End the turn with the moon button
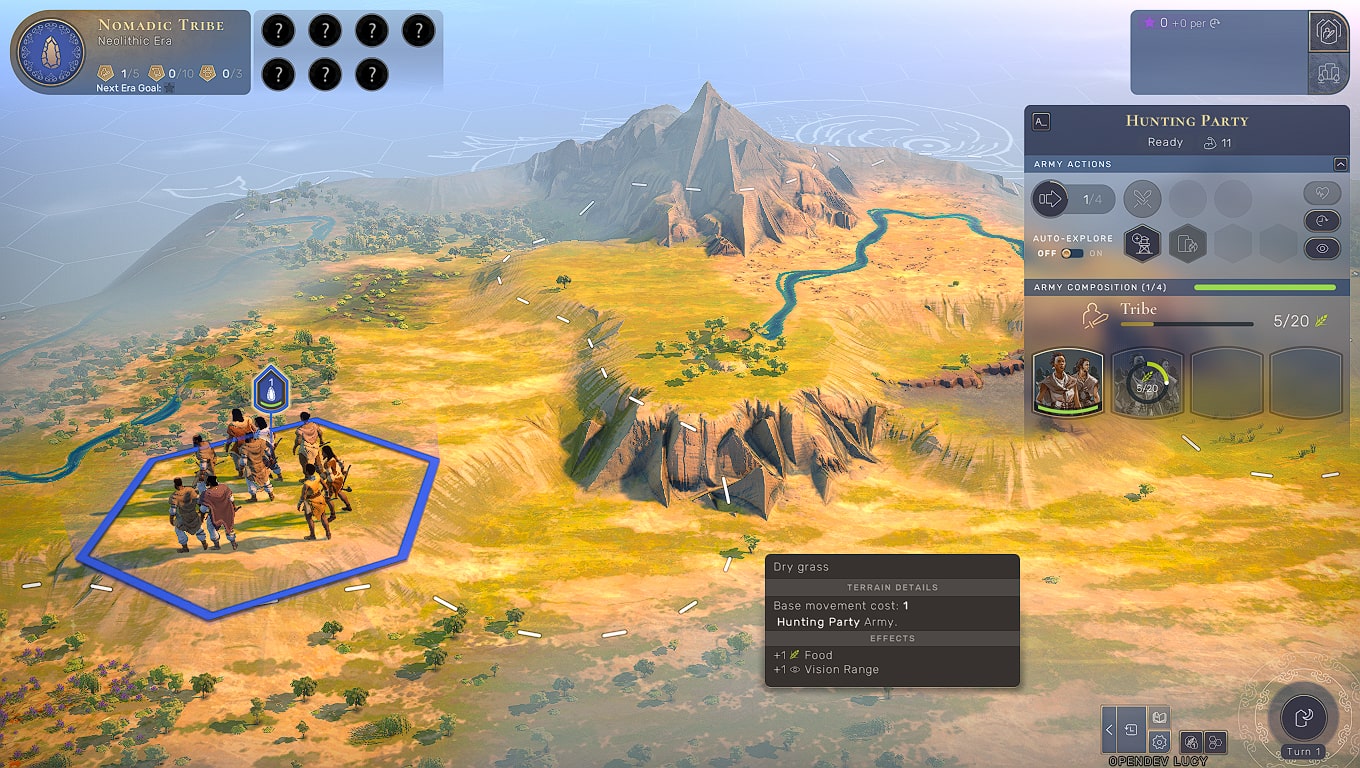This screenshot has height=768, width=1360. (x=1304, y=717)
